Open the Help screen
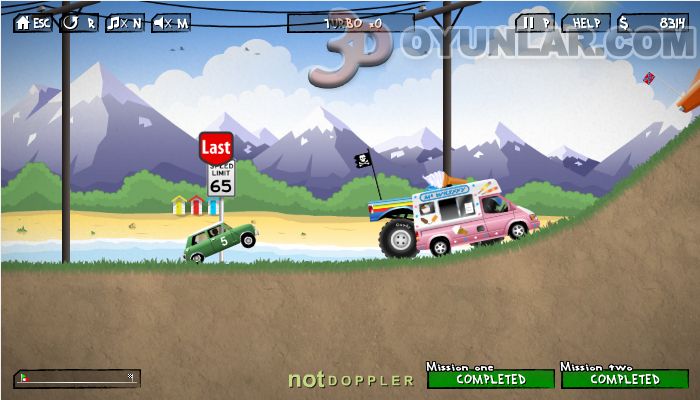The width and height of the screenshot is (700, 400). tap(586, 22)
